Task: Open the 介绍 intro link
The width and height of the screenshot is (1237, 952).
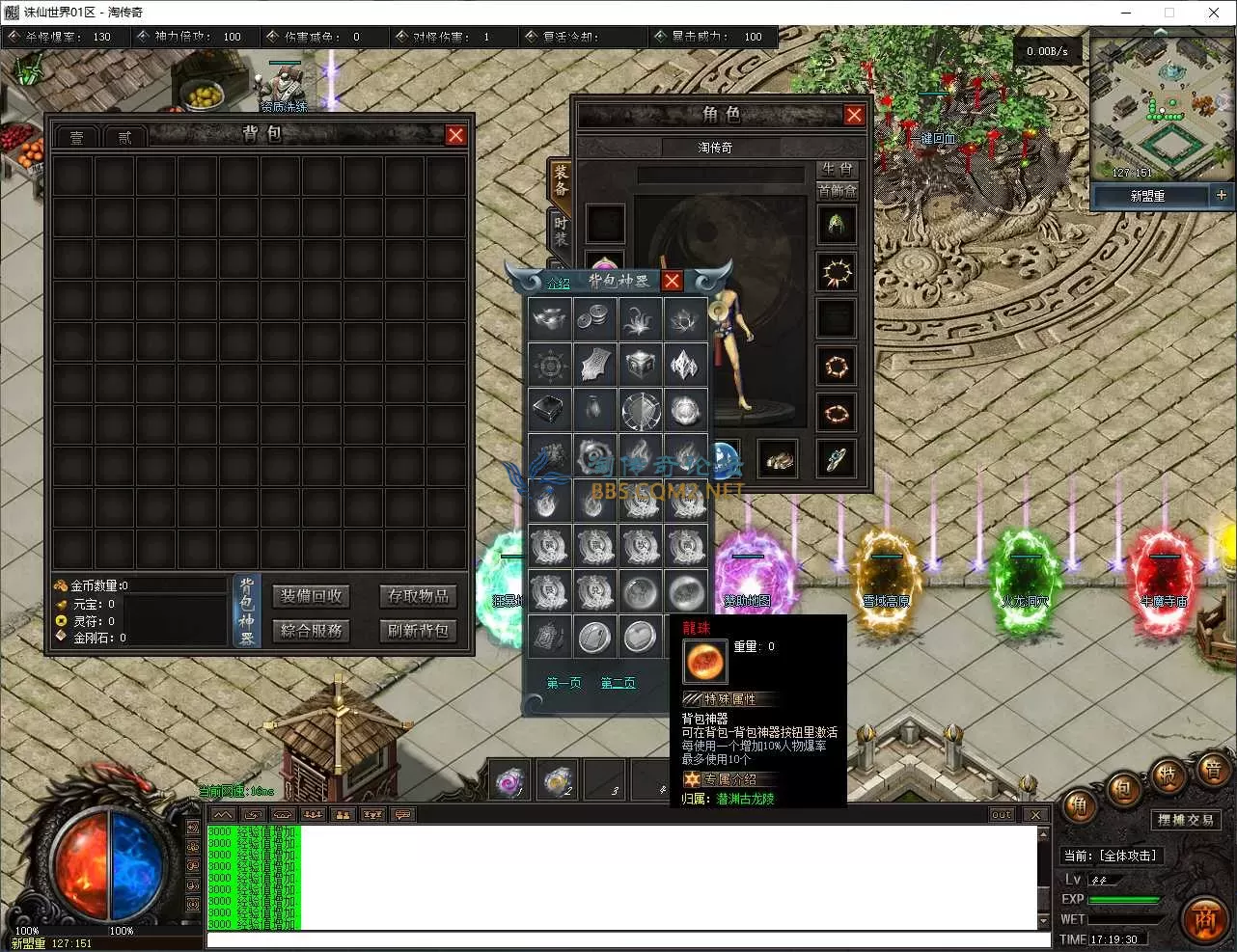Action: point(559,283)
